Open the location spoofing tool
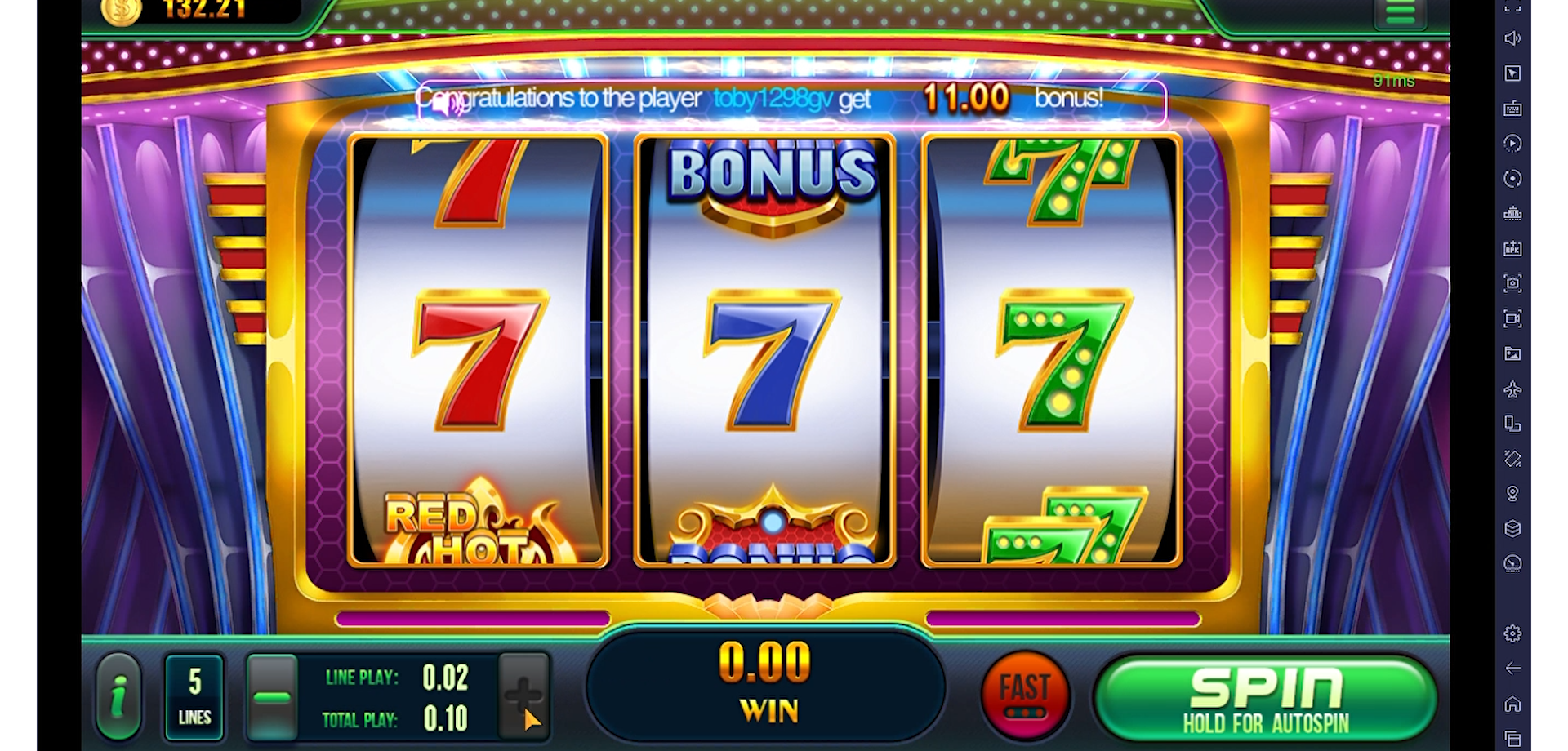This screenshot has height=751, width=1568. coord(1513,494)
